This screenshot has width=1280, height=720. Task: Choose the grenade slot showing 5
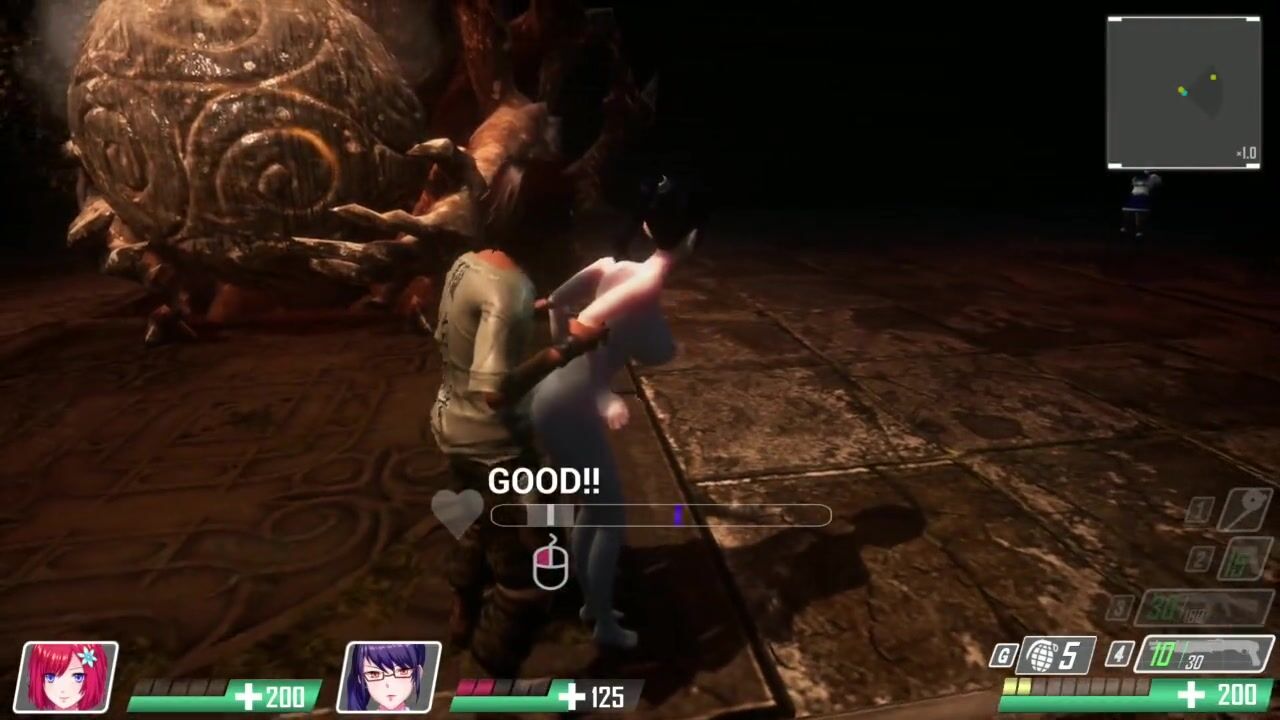coord(1057,656)
